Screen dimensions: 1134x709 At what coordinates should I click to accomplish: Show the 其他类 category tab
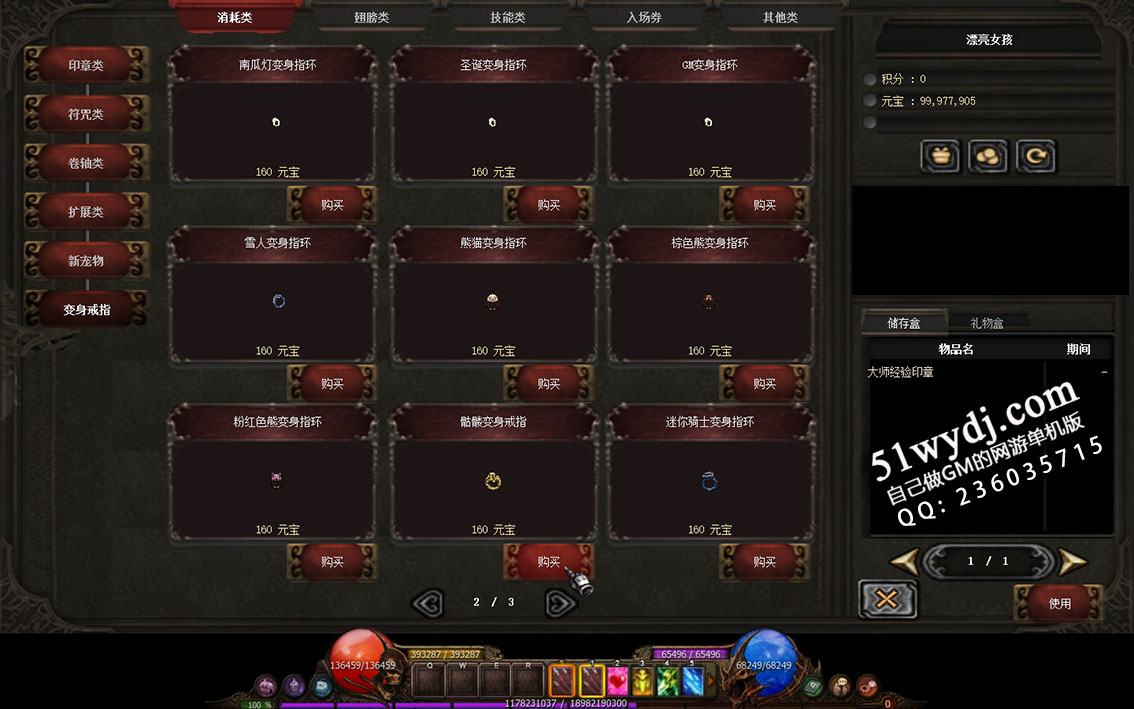[780, 17]
